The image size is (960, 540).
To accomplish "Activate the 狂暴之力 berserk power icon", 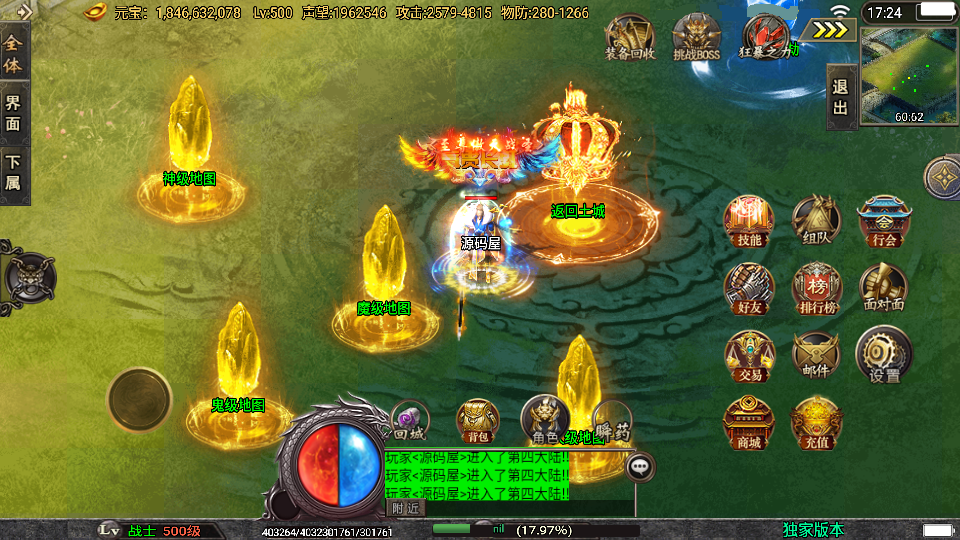I will pos(765,37).
